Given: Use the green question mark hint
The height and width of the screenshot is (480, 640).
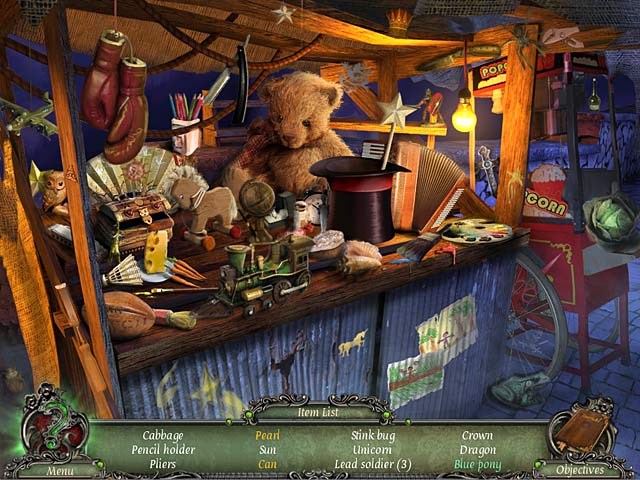Looking at the screenshot, I should (52, 425).
